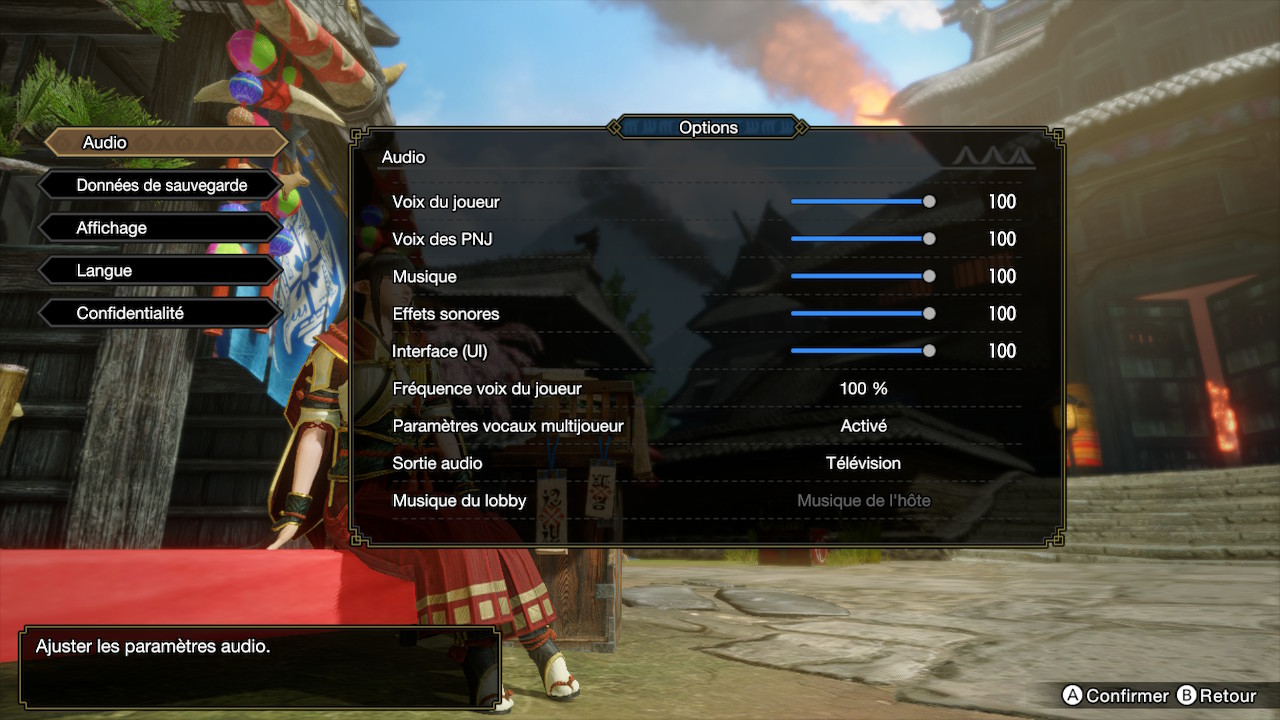Adjust the Interface (UI) volume slider

(861, 351)
